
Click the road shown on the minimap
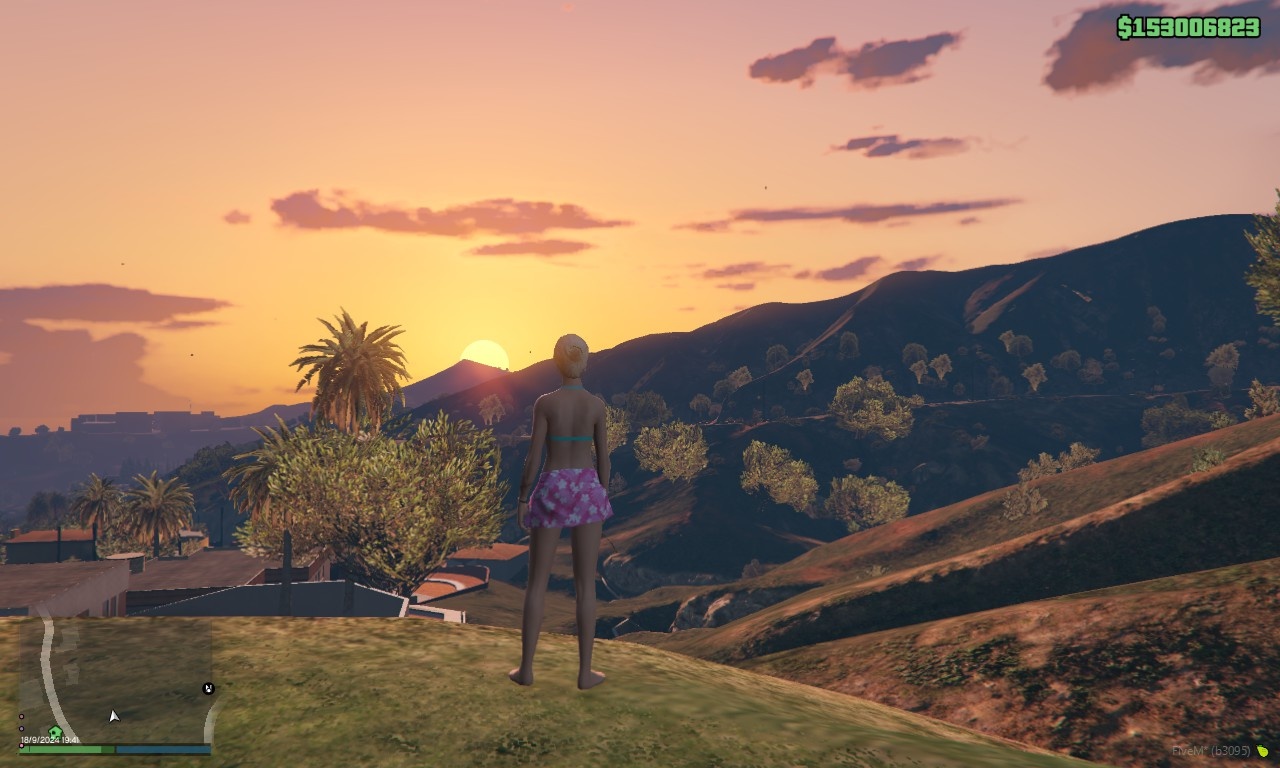click(47, 668)
